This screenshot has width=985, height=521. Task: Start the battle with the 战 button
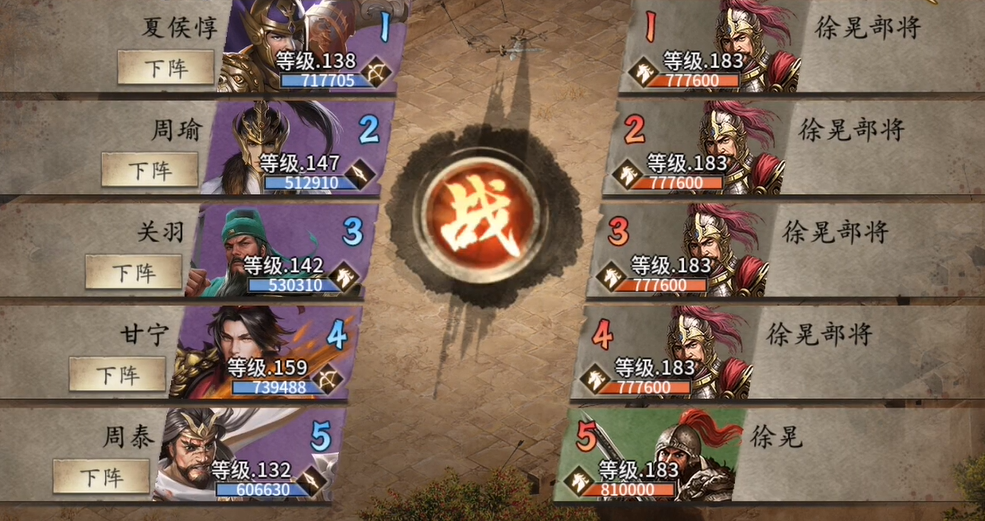(x=490, y=217)
